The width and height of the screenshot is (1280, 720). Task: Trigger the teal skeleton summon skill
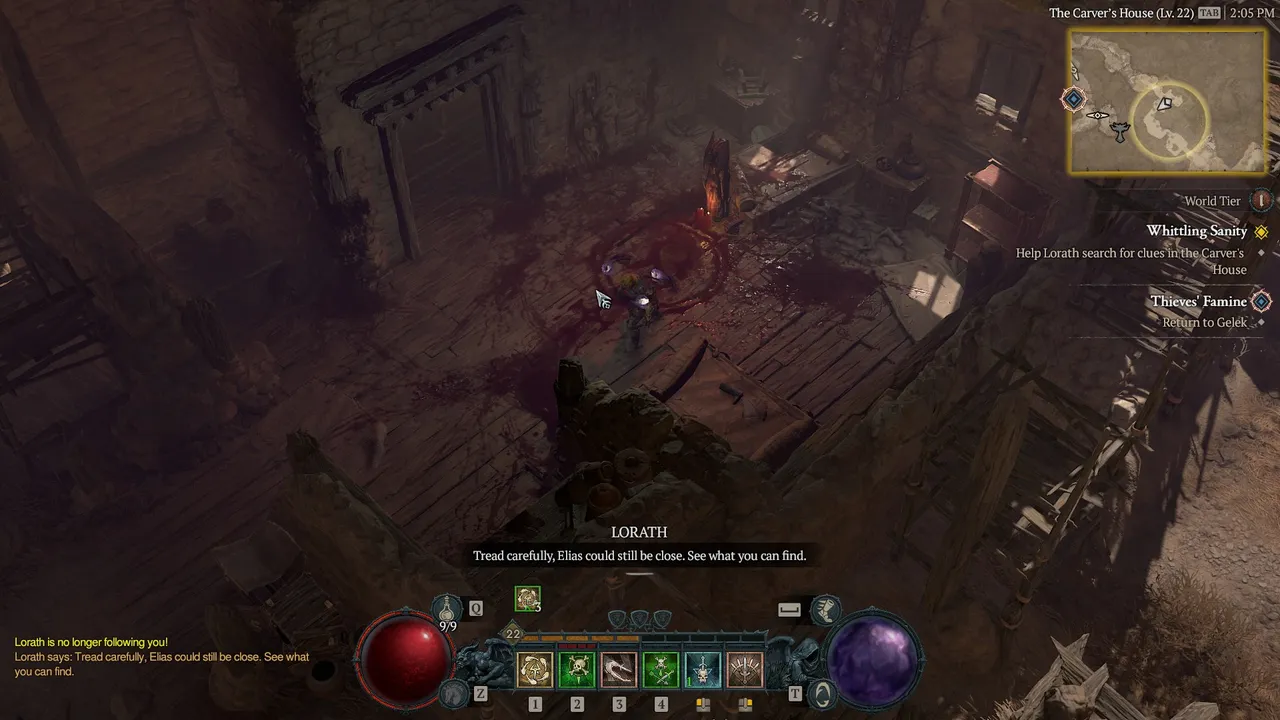[x=703, y=670]
